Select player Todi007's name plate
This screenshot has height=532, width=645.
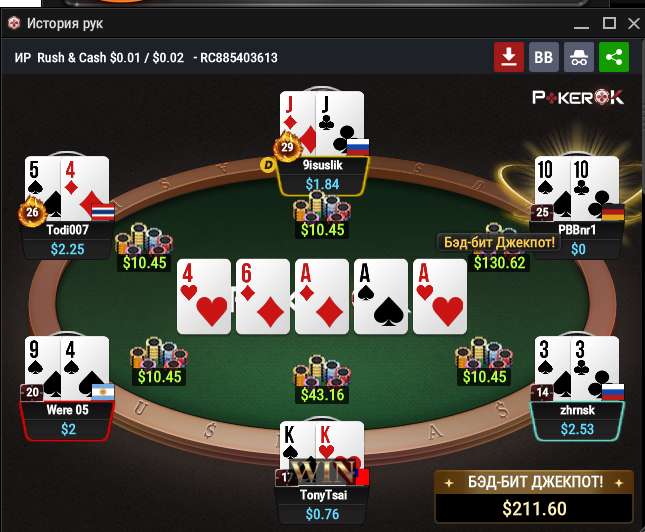(70, 238)
